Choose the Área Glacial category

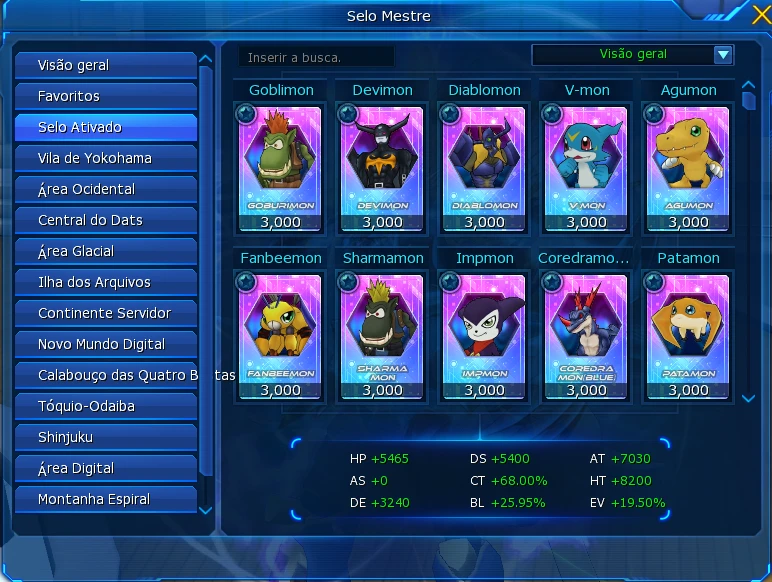pyautogui.click(x=105, y=251)
